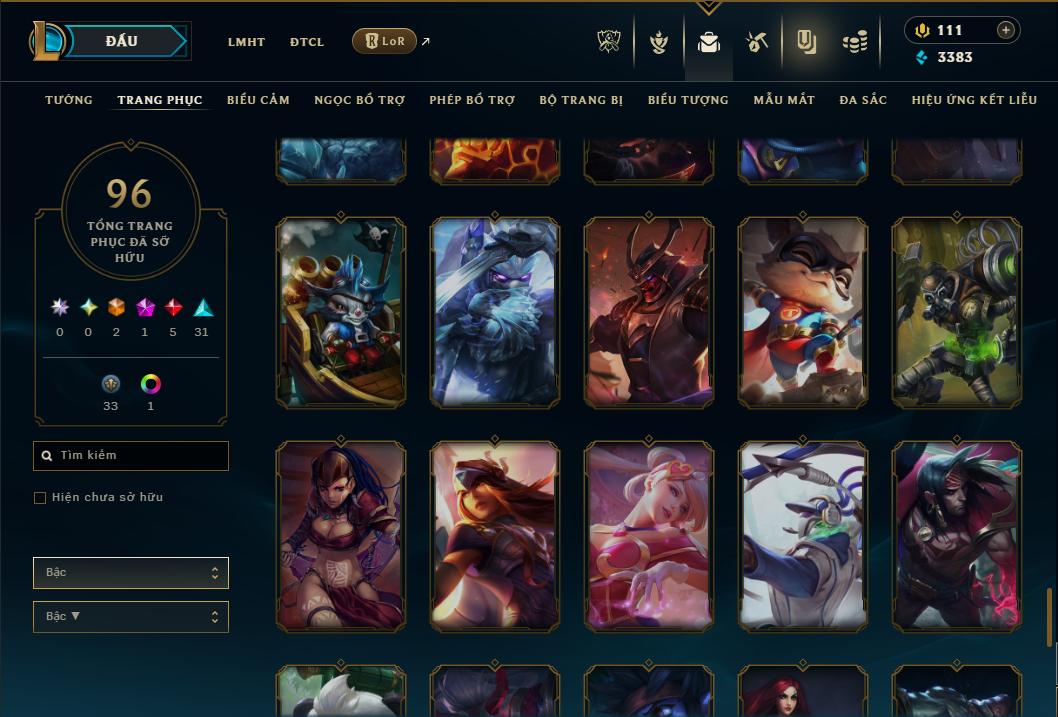The height and width of the screenshot is (717, 1058).
Task: Open the Bậc grouping dropdown
Action: pos(131,573)
